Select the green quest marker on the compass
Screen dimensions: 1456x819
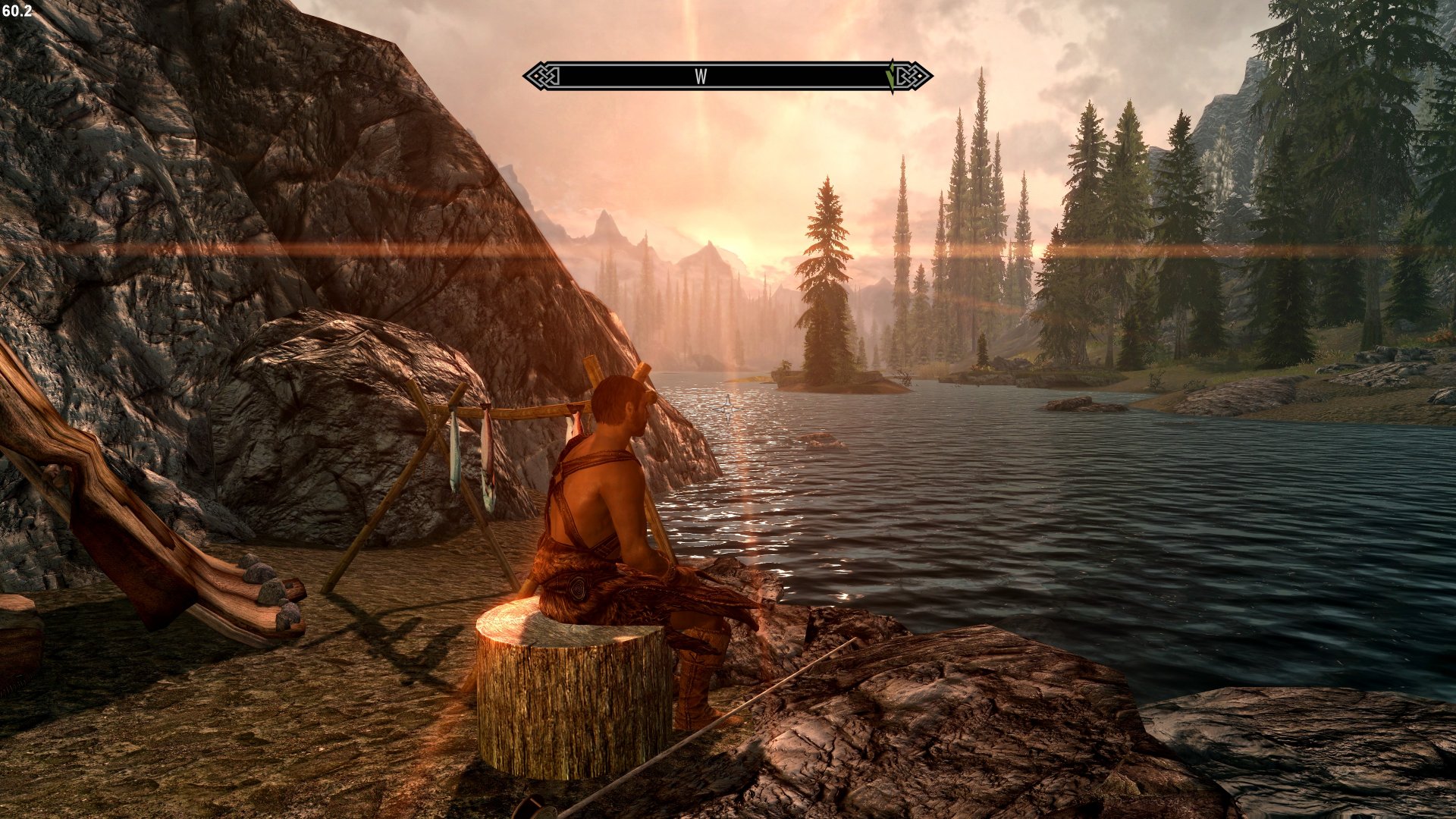890,76
